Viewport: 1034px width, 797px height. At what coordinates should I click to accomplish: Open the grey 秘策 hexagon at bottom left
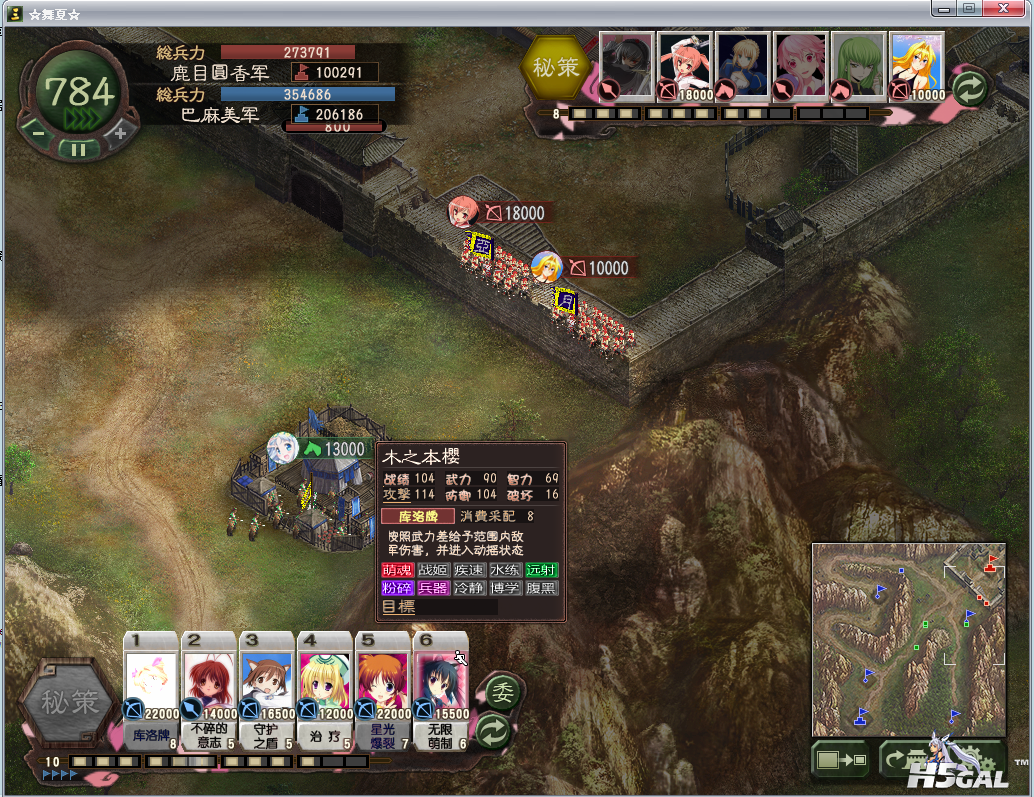(x=69, y=702)
